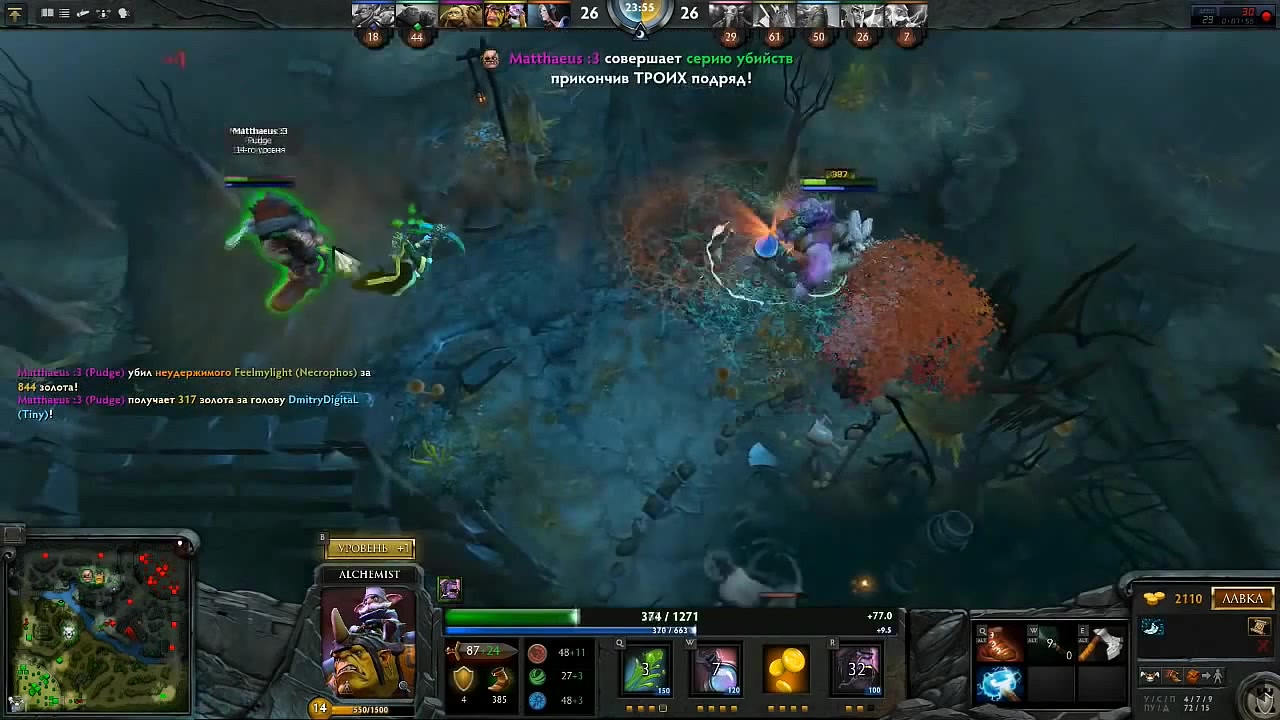Click the Mjollnir lightning hammer item
This screenshot has height=720, width=1280.
[x=999, y=684]
